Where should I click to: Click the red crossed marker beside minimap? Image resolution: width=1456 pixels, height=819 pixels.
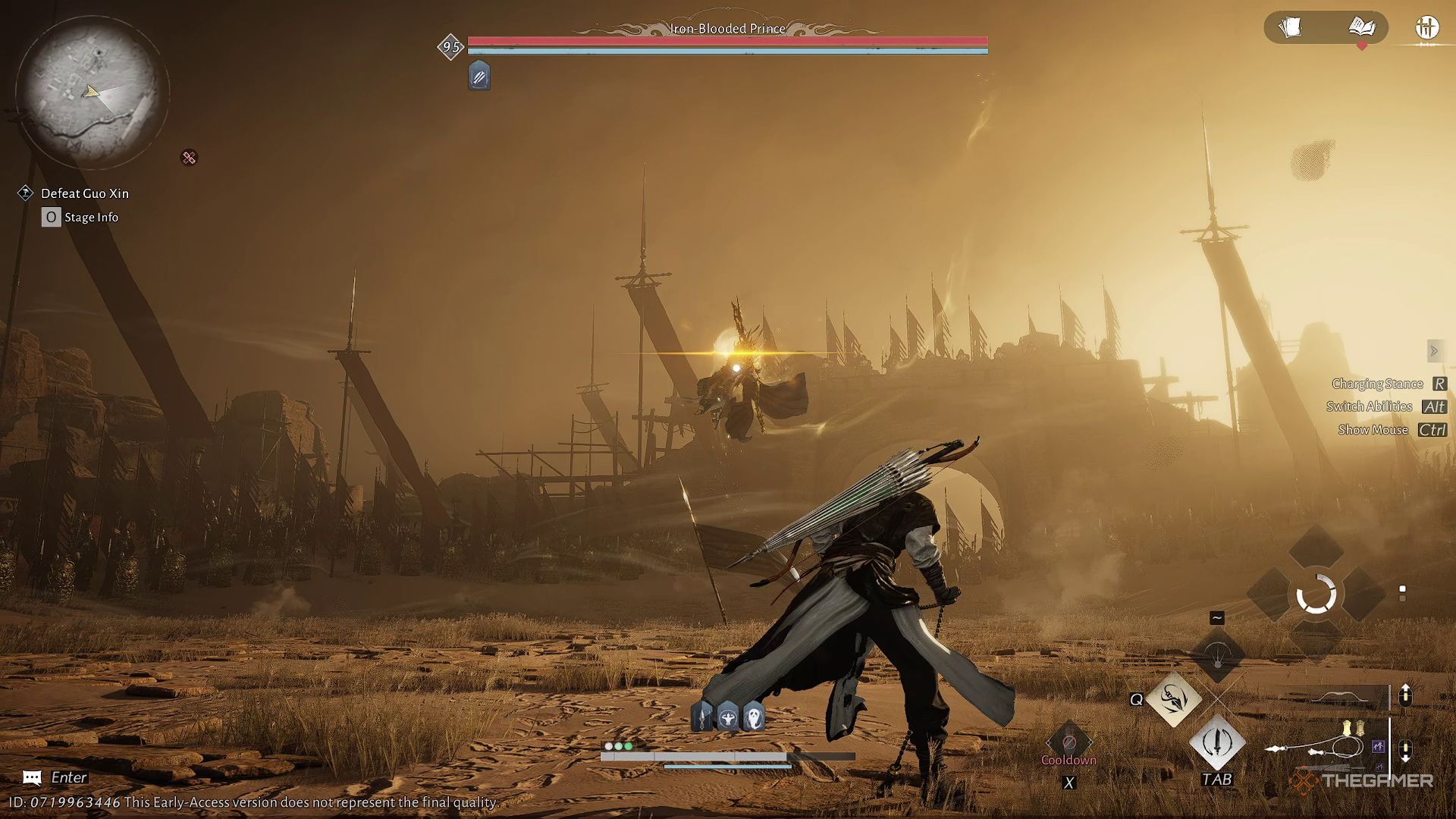pyautogui.click(x=189, y=158)
